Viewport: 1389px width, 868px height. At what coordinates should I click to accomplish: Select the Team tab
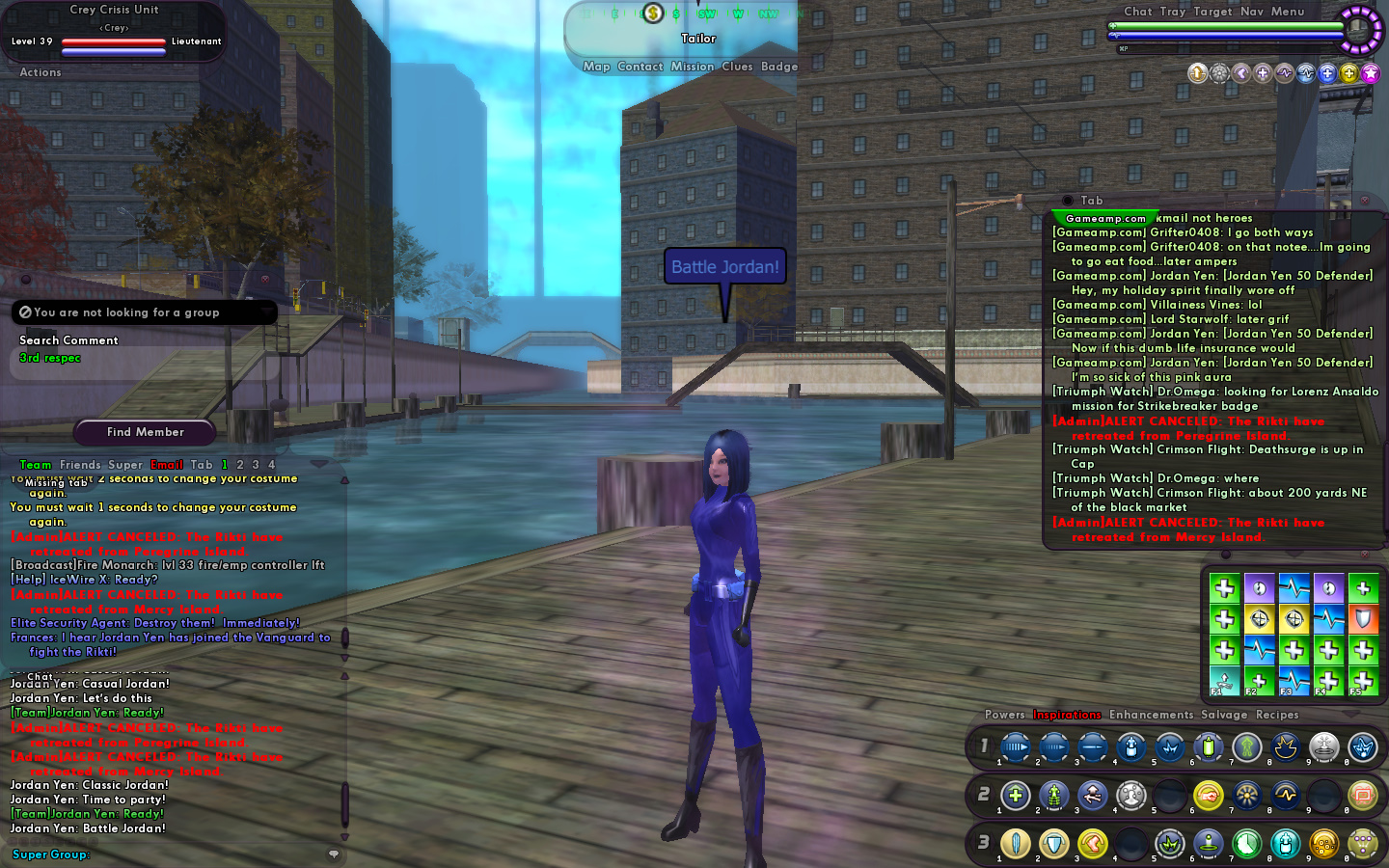(x=36, y=465)
